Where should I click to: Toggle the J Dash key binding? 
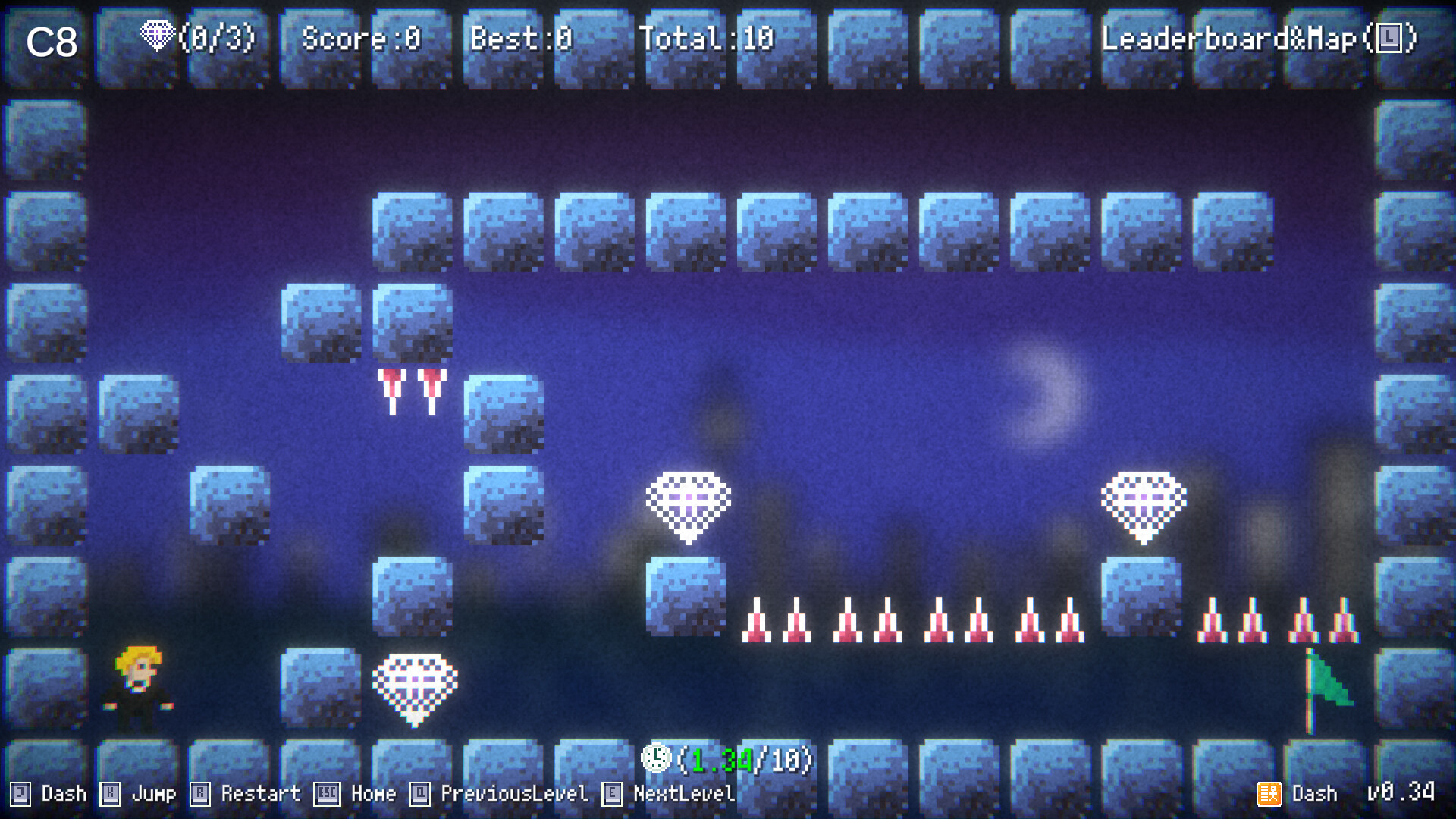(x=45, y=794)
